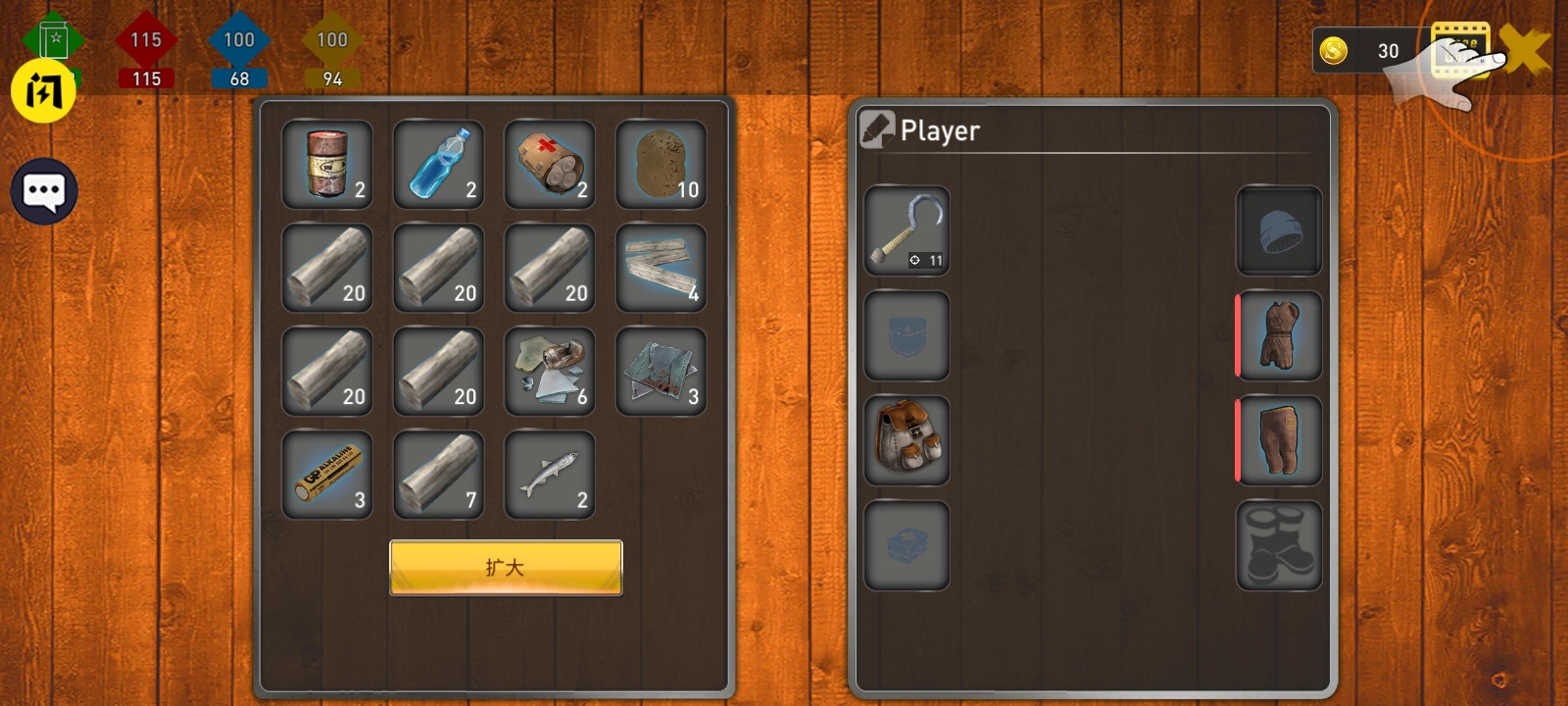Pick the log stack of 7
Screen dimensions: 1568x706
click(438, 476)
